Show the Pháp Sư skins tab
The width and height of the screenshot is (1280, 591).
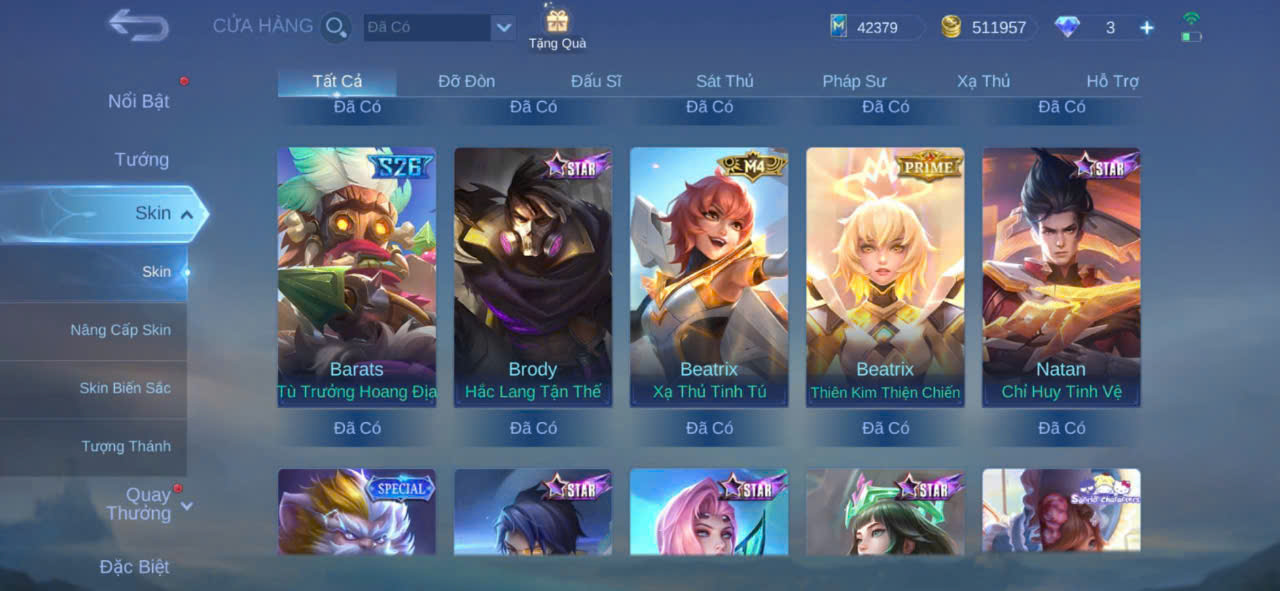[854, 81]
